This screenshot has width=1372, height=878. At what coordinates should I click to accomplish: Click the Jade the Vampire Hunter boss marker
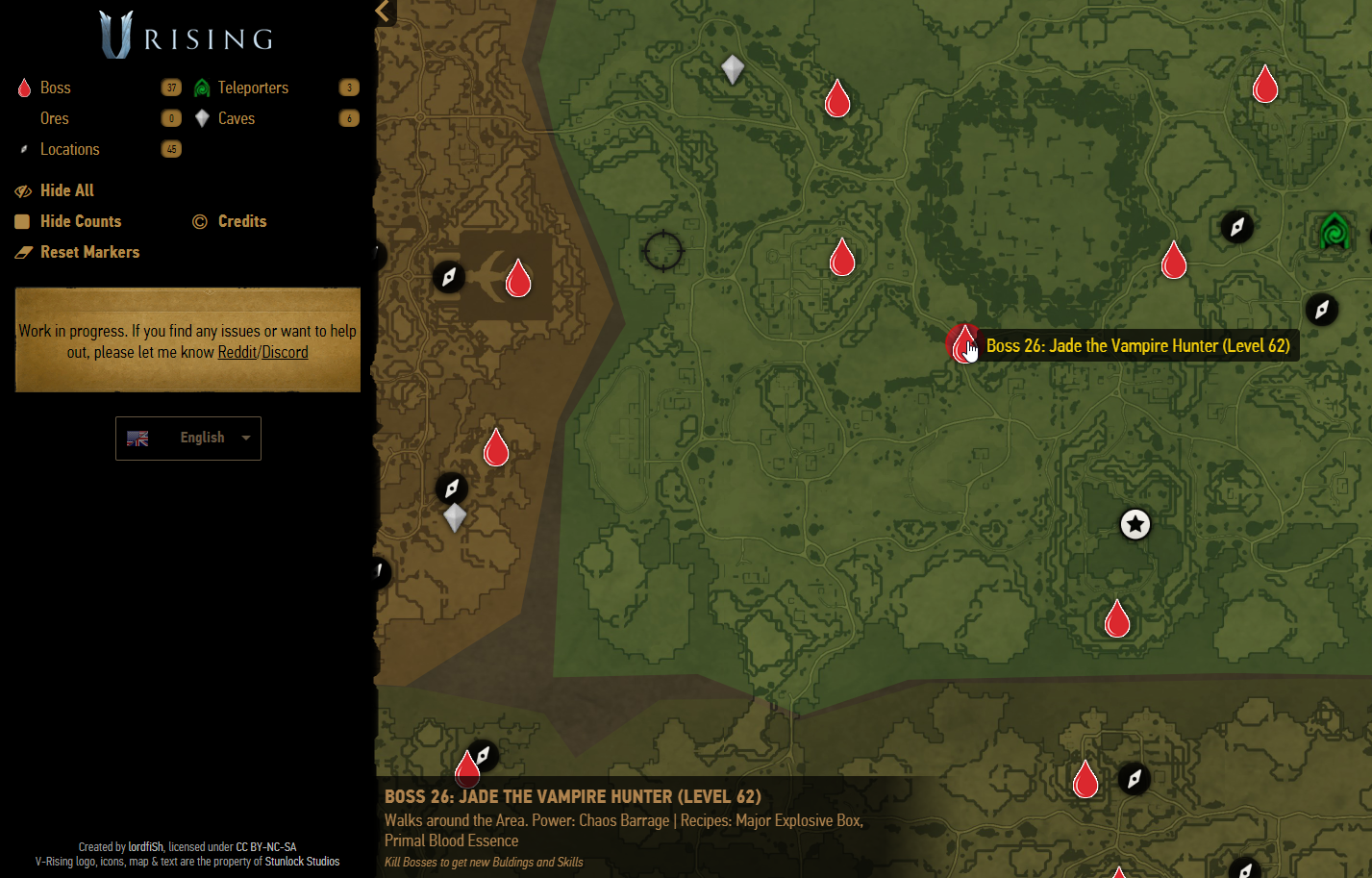963,343
